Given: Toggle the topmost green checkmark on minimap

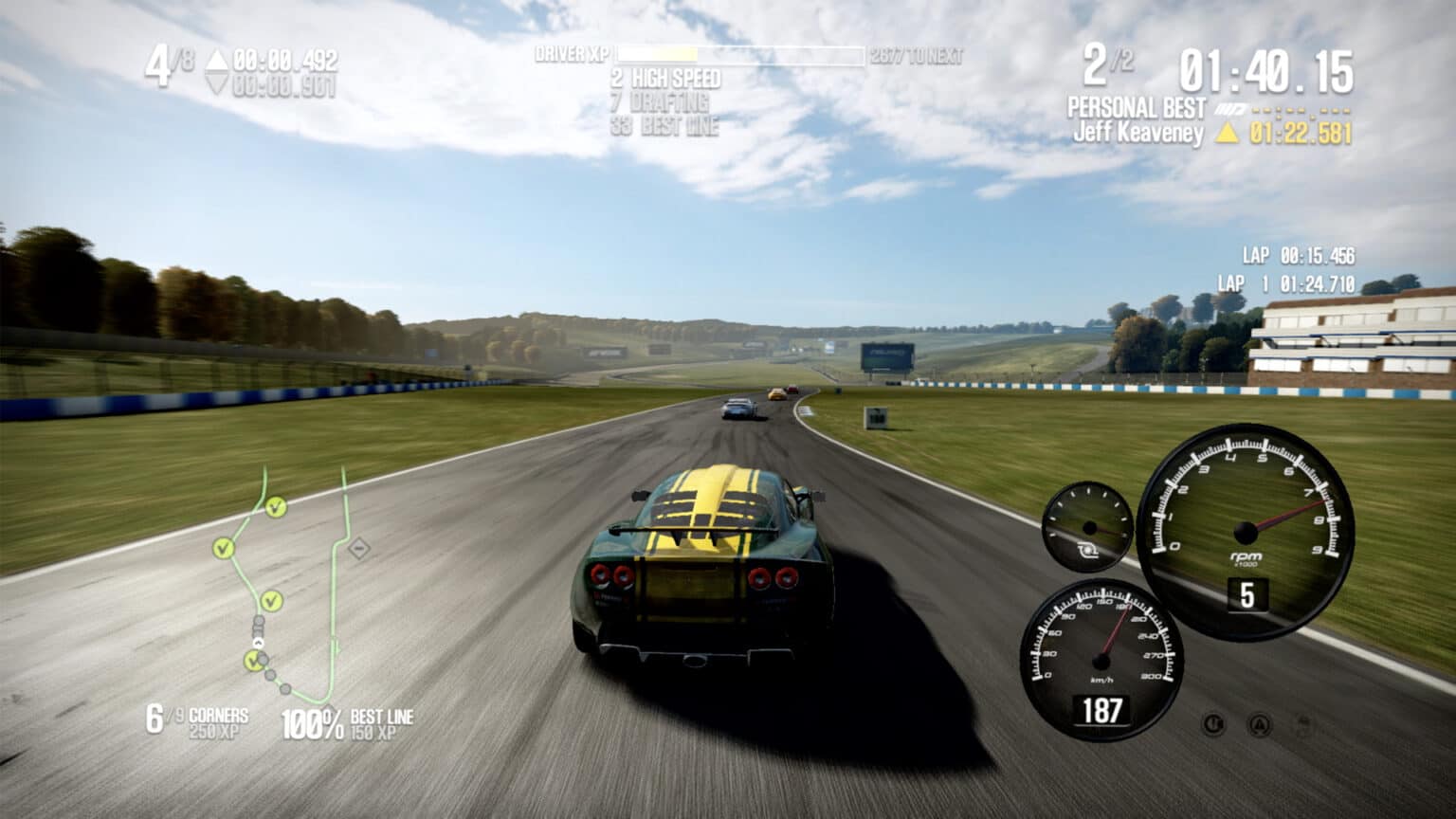Looking at the screenshot, I should (x=275, y=507).
